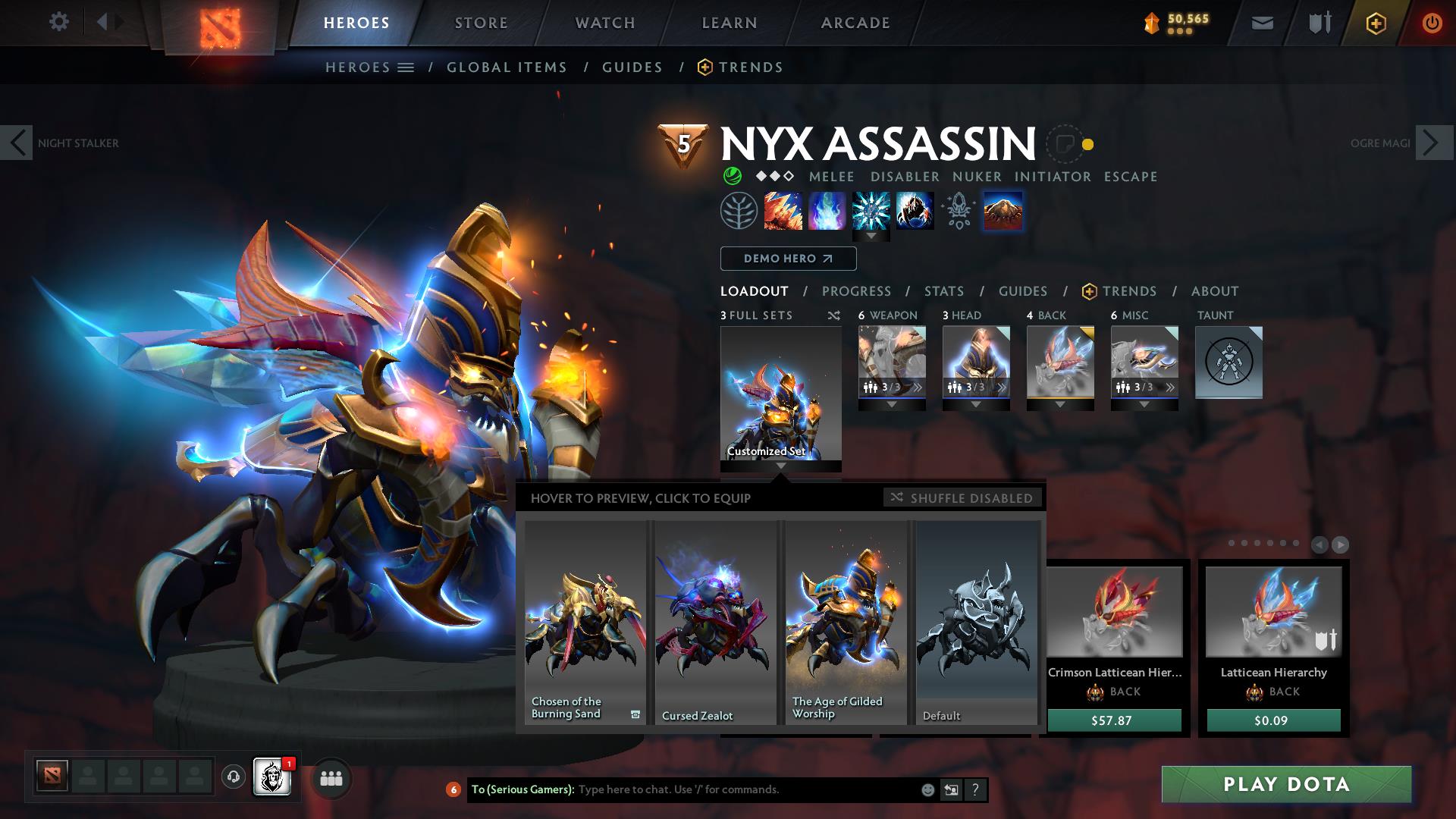Viewport: 1456px width, 819px height.
Task: Toggle the whisper chat icon near chat input
Action: (x=951, y=789)
